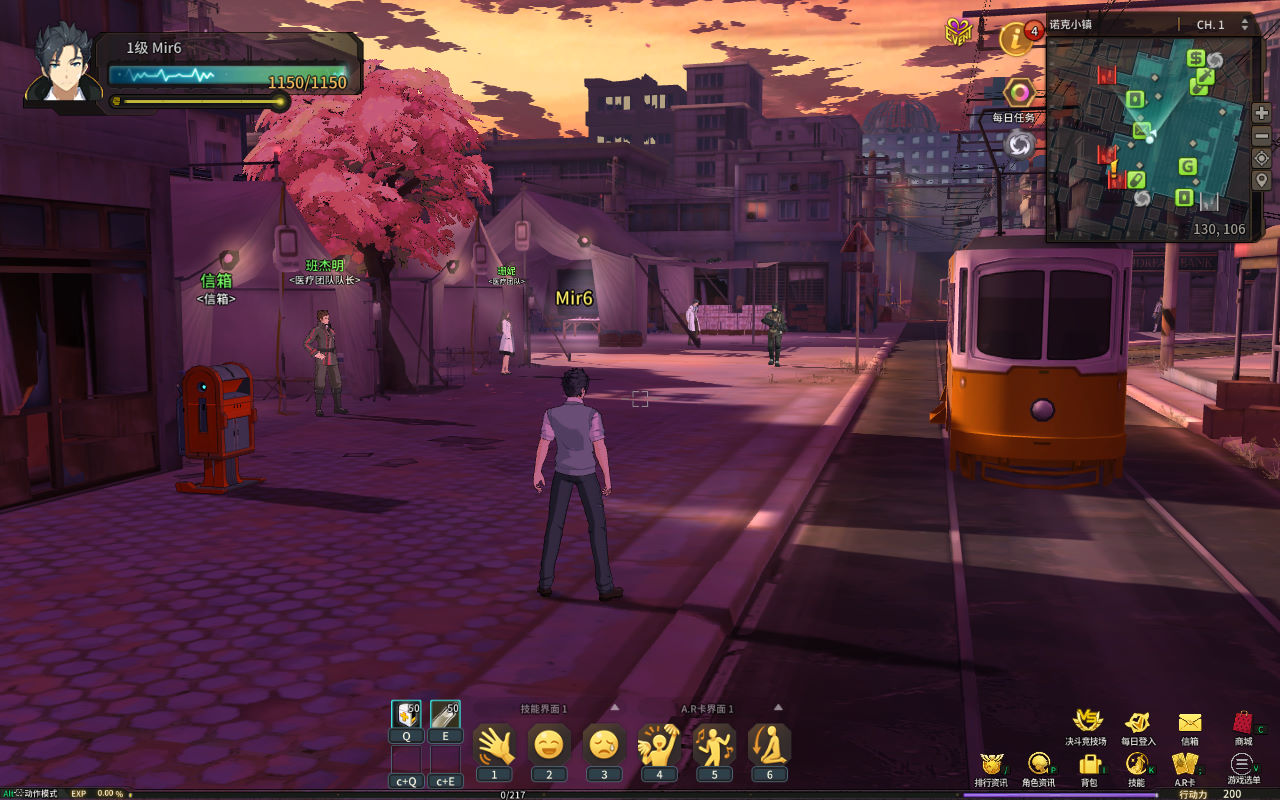Open the A.R Card (A.R卡) menu
Image resolution: width=1280 pixels, height=800 pixels.
tap(1185, 764)
